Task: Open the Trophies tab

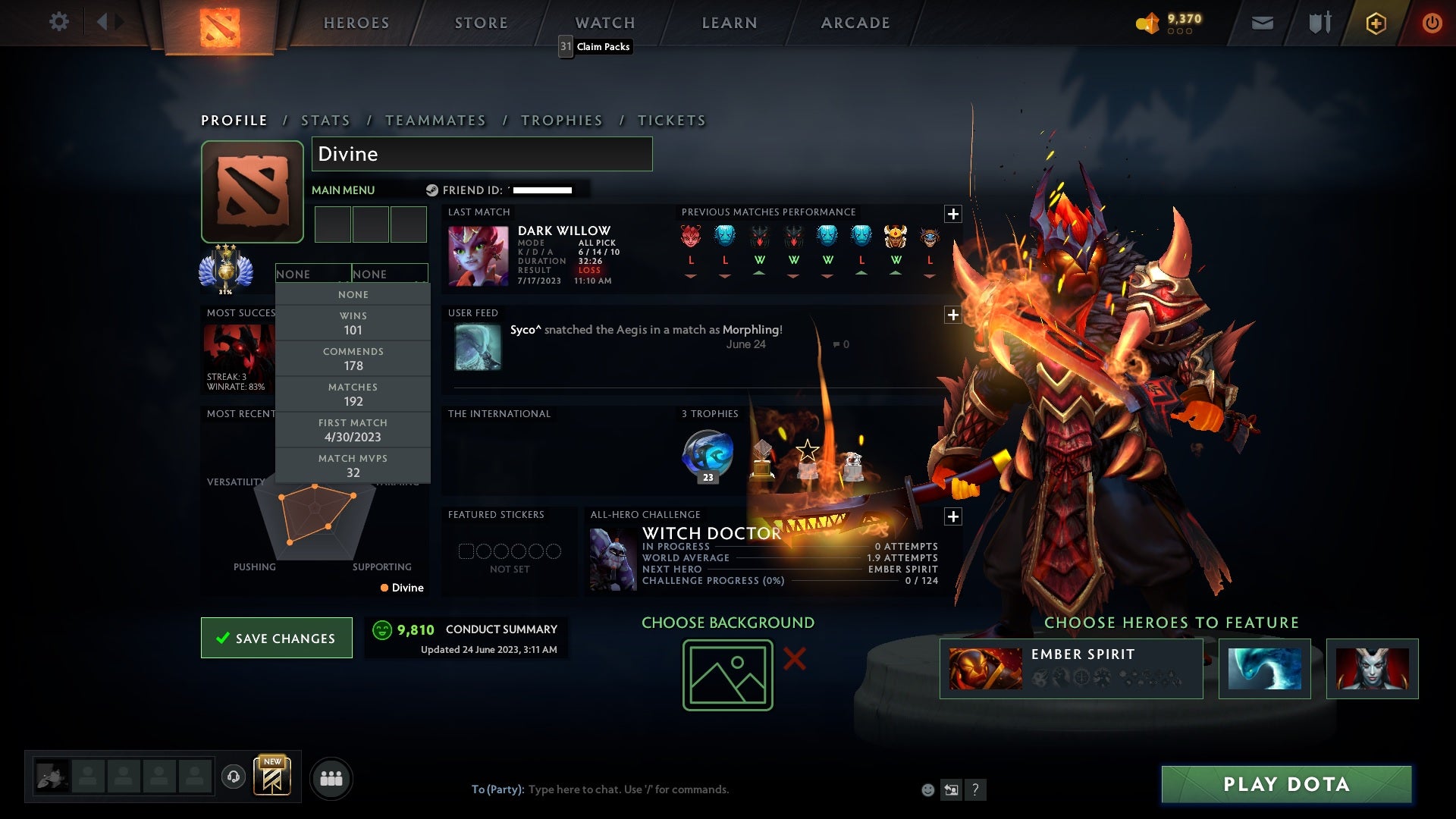Action: pos(561,120)
